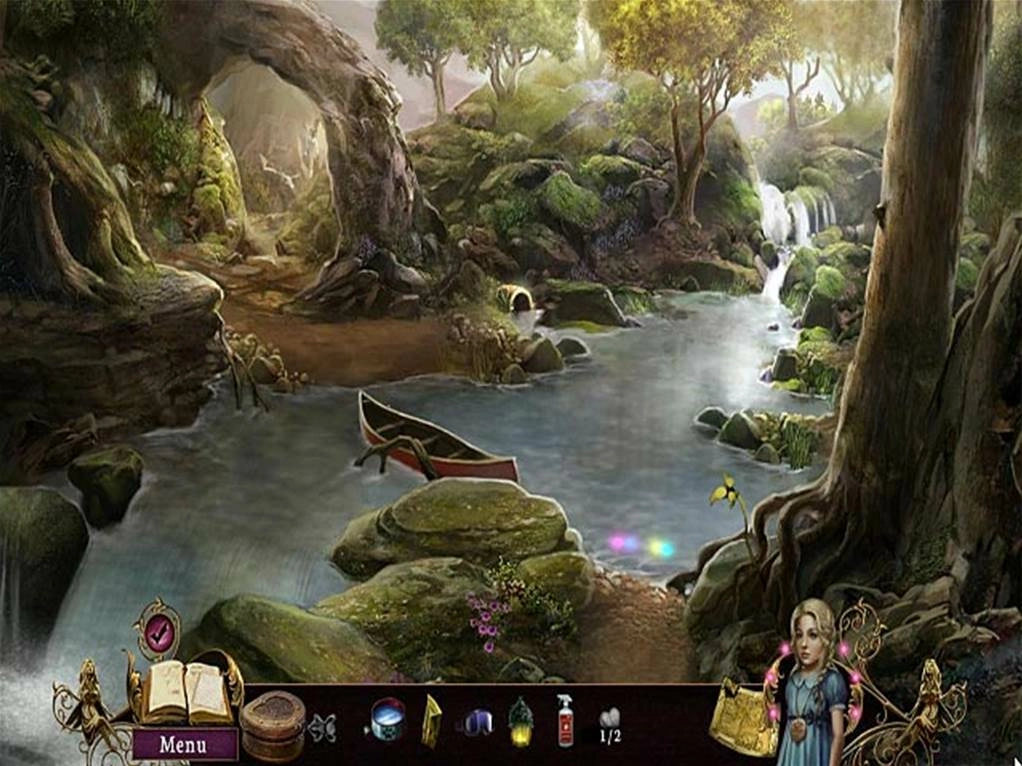Image resolution: width=1022 pixels, height=766 pixels.
Task: Select the red spray bottle item
Action: click(565, 721)
